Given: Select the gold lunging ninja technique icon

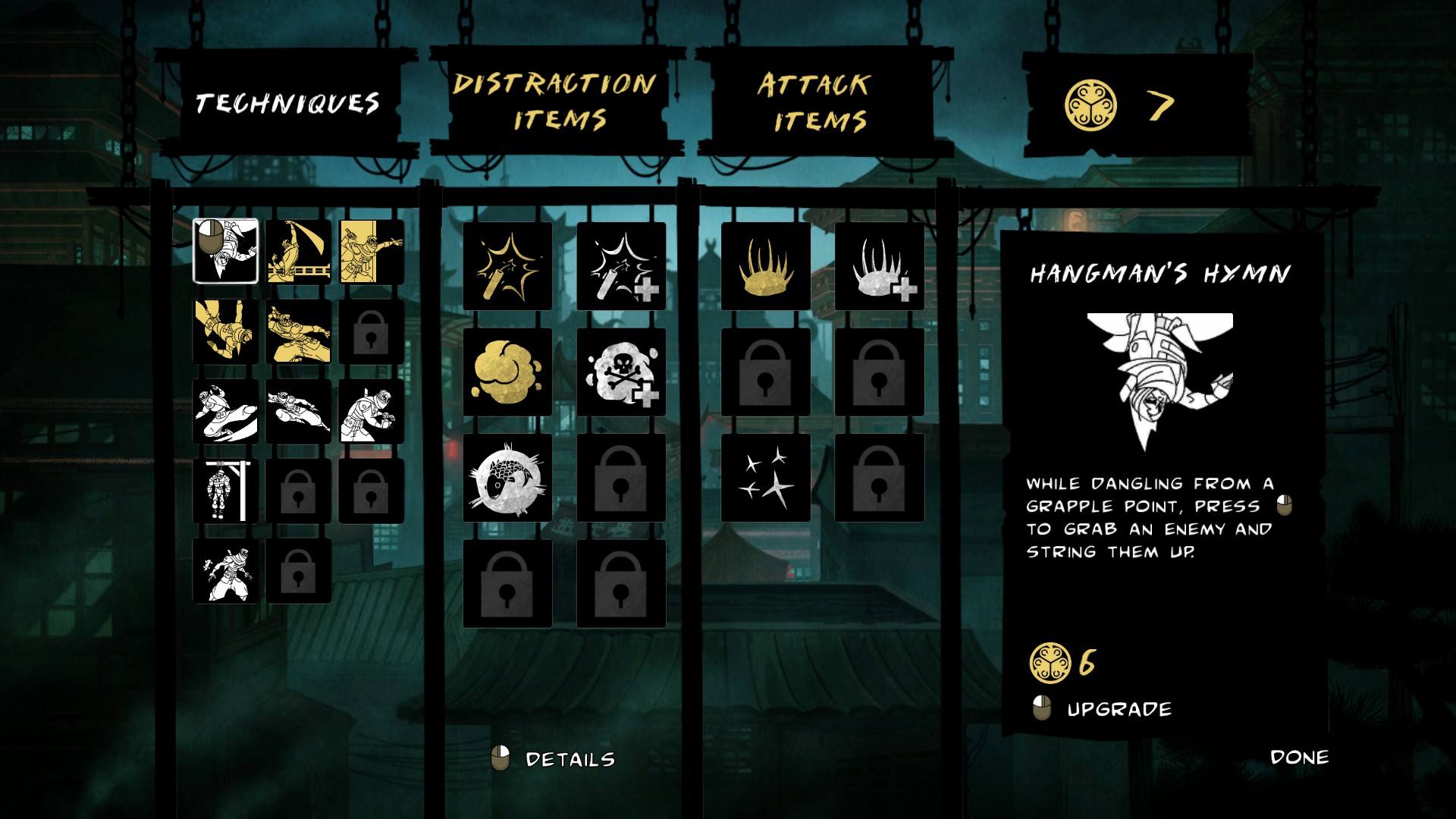Looking at the screenshot, I should click(x=298, y=331).
